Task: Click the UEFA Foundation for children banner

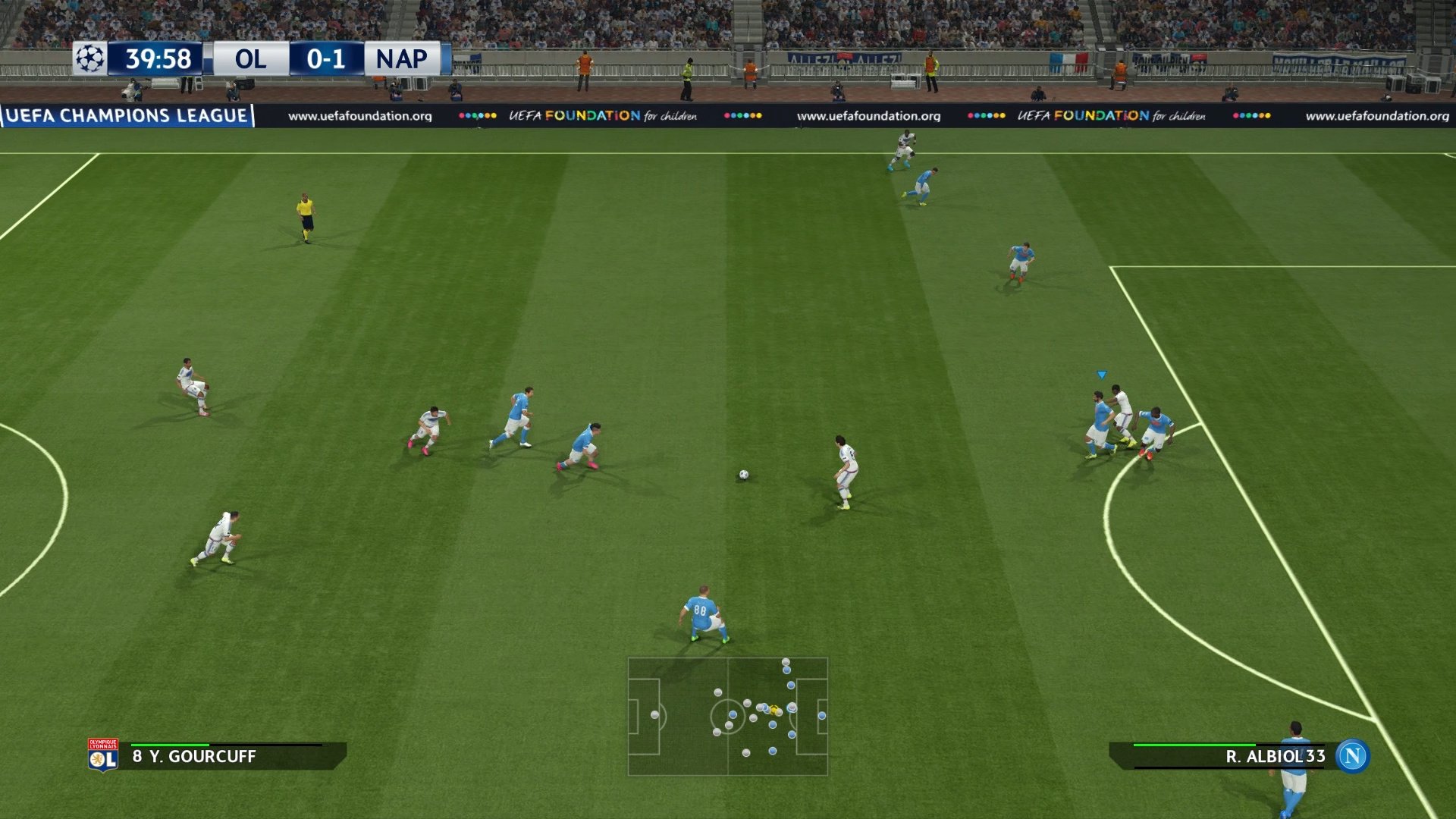Action: tap(602, 115)
